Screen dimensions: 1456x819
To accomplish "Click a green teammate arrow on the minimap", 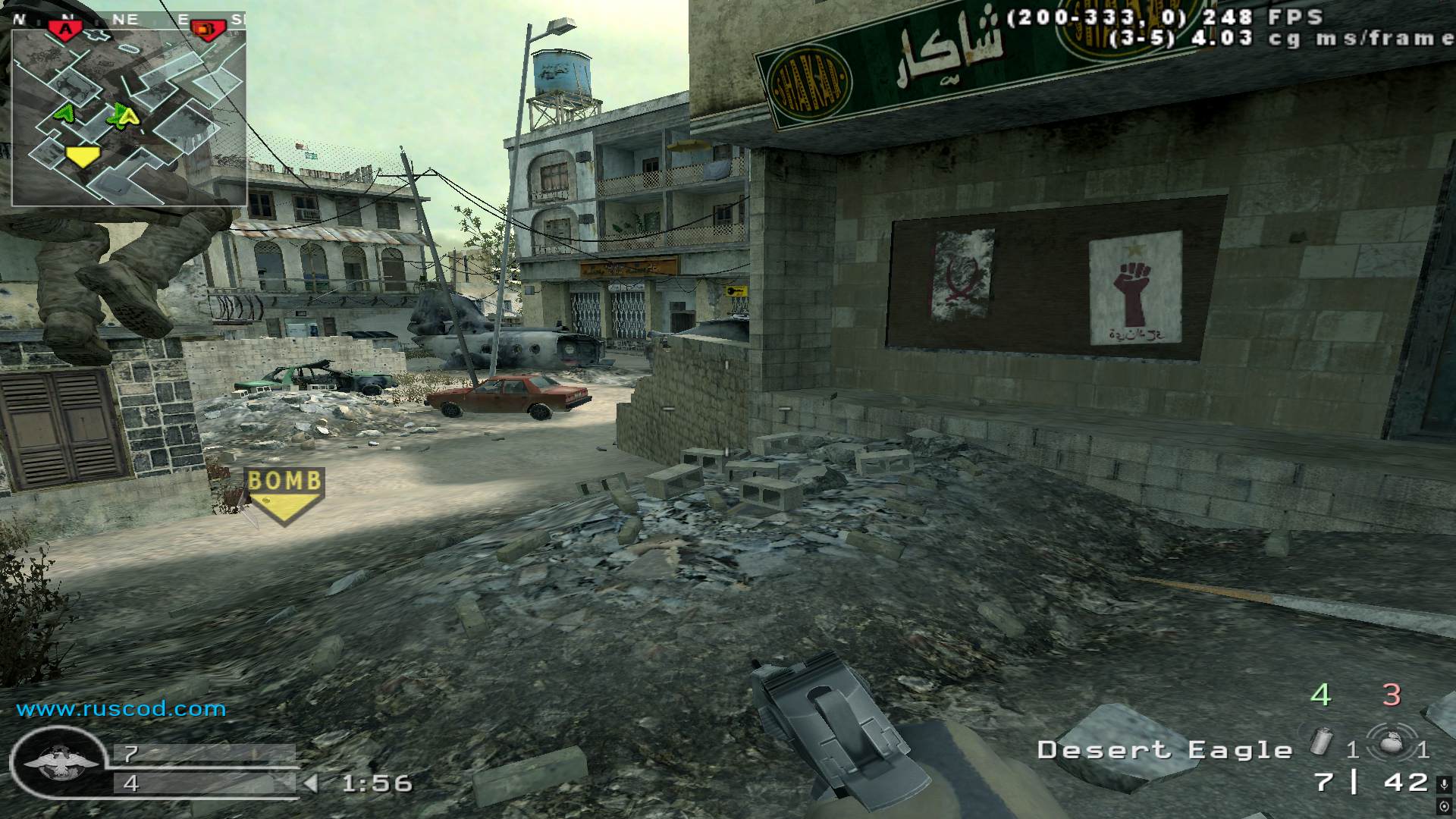I will pyautogui.click(x=64, y=114).
